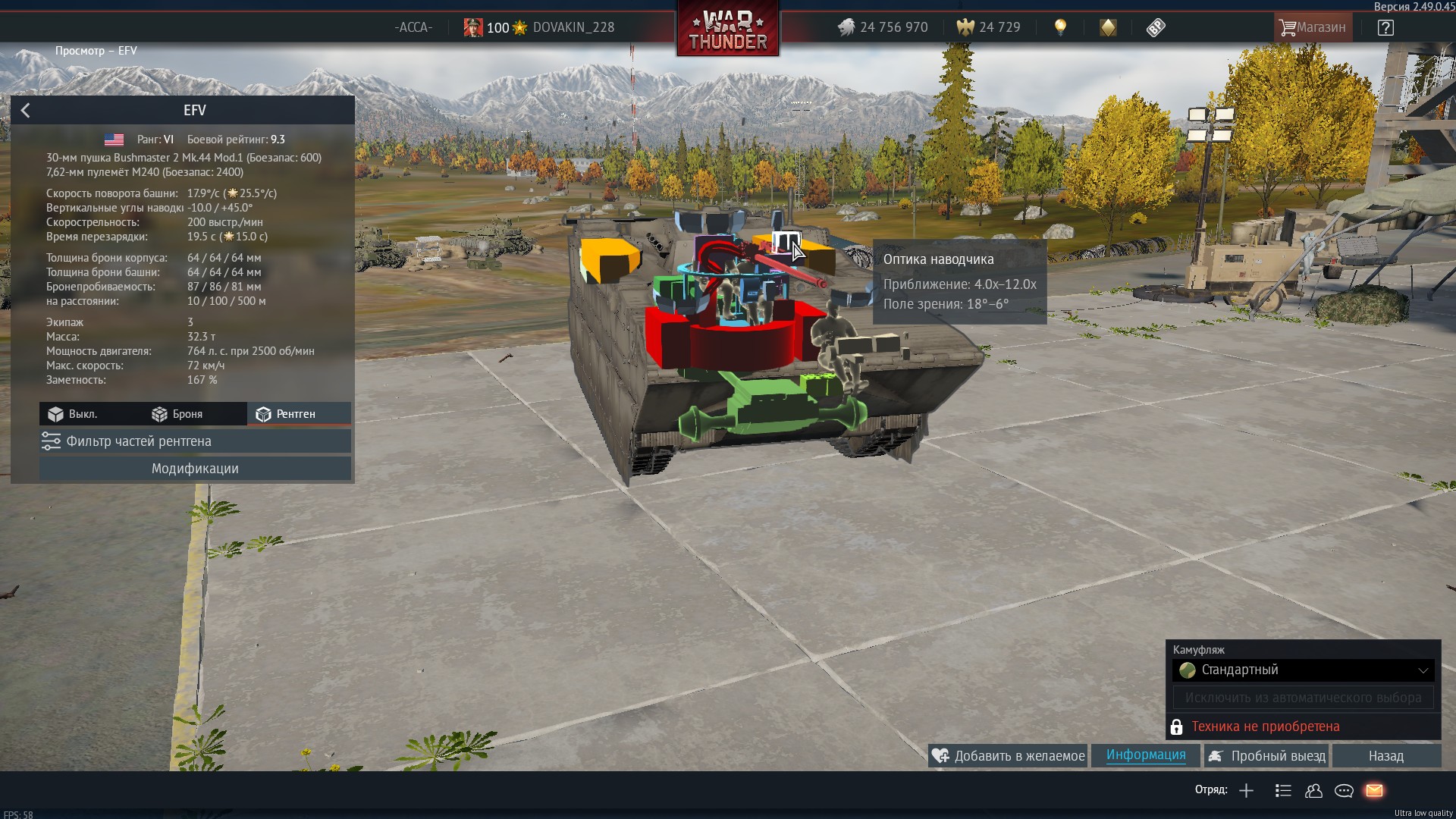
Task: Add a squad member with plus icon
Action: (x=1246, y=791)
